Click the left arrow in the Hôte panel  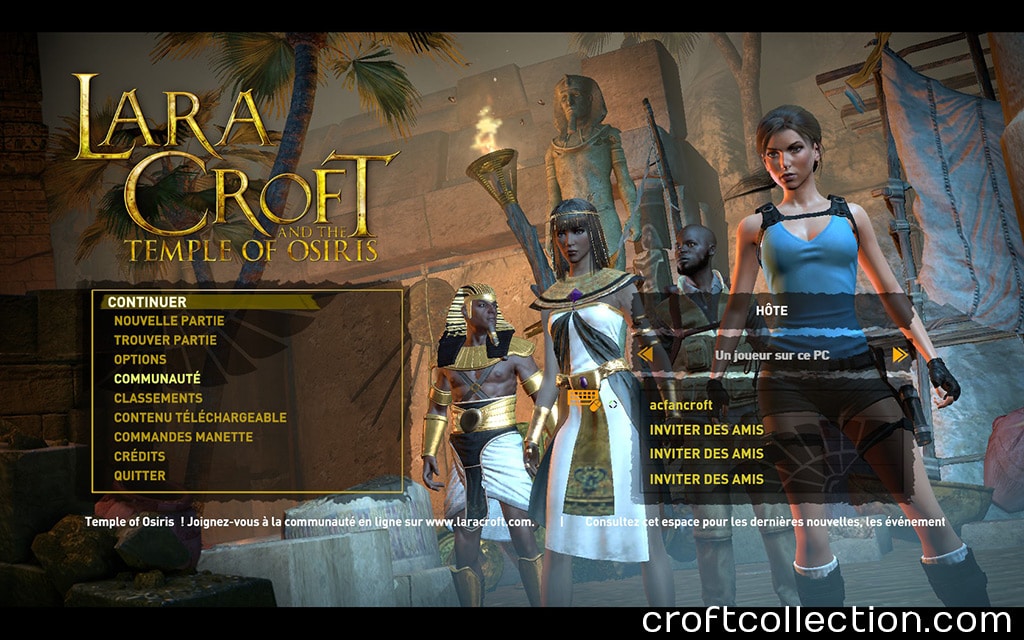[x=645, y=354]
